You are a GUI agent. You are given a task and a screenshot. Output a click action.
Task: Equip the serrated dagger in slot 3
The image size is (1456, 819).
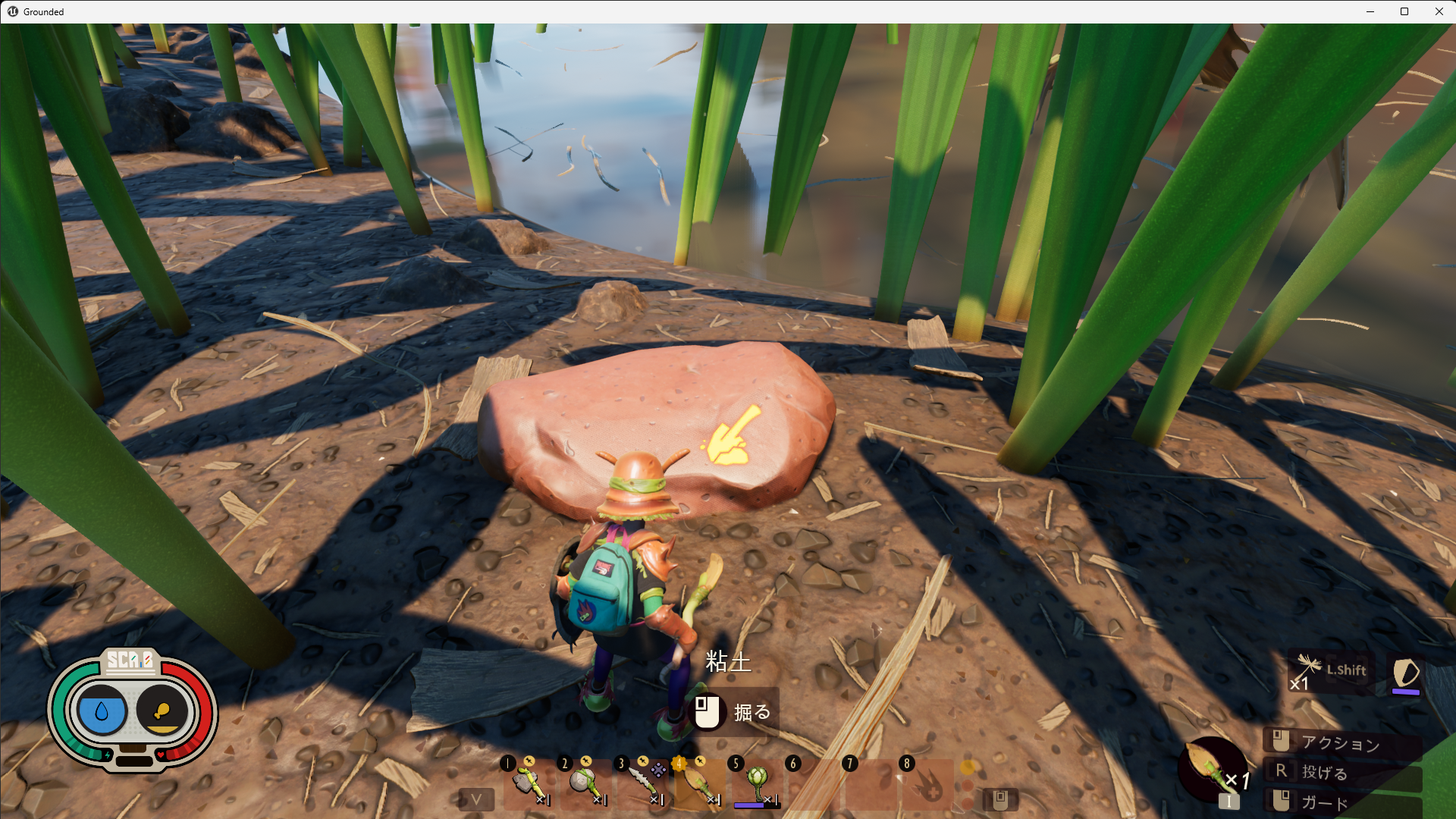(642, 782)
